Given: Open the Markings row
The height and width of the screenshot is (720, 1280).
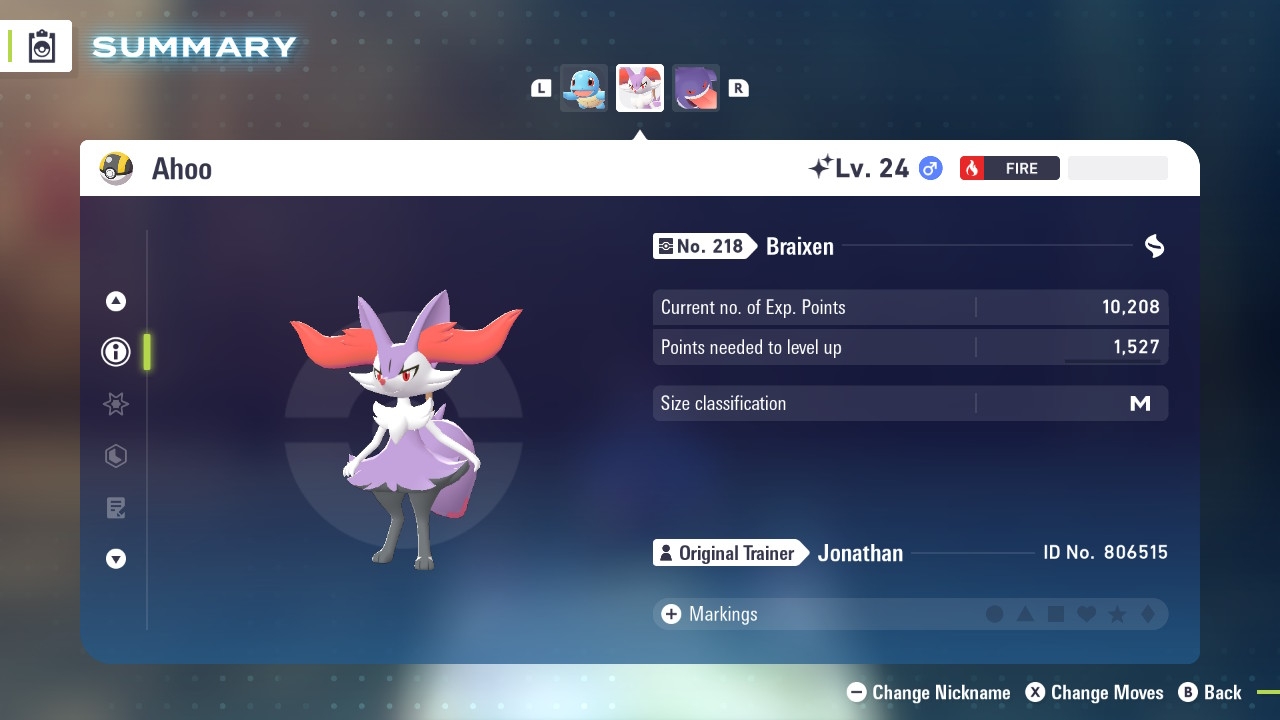Looking at the screenshot, I should click(710, 614).
